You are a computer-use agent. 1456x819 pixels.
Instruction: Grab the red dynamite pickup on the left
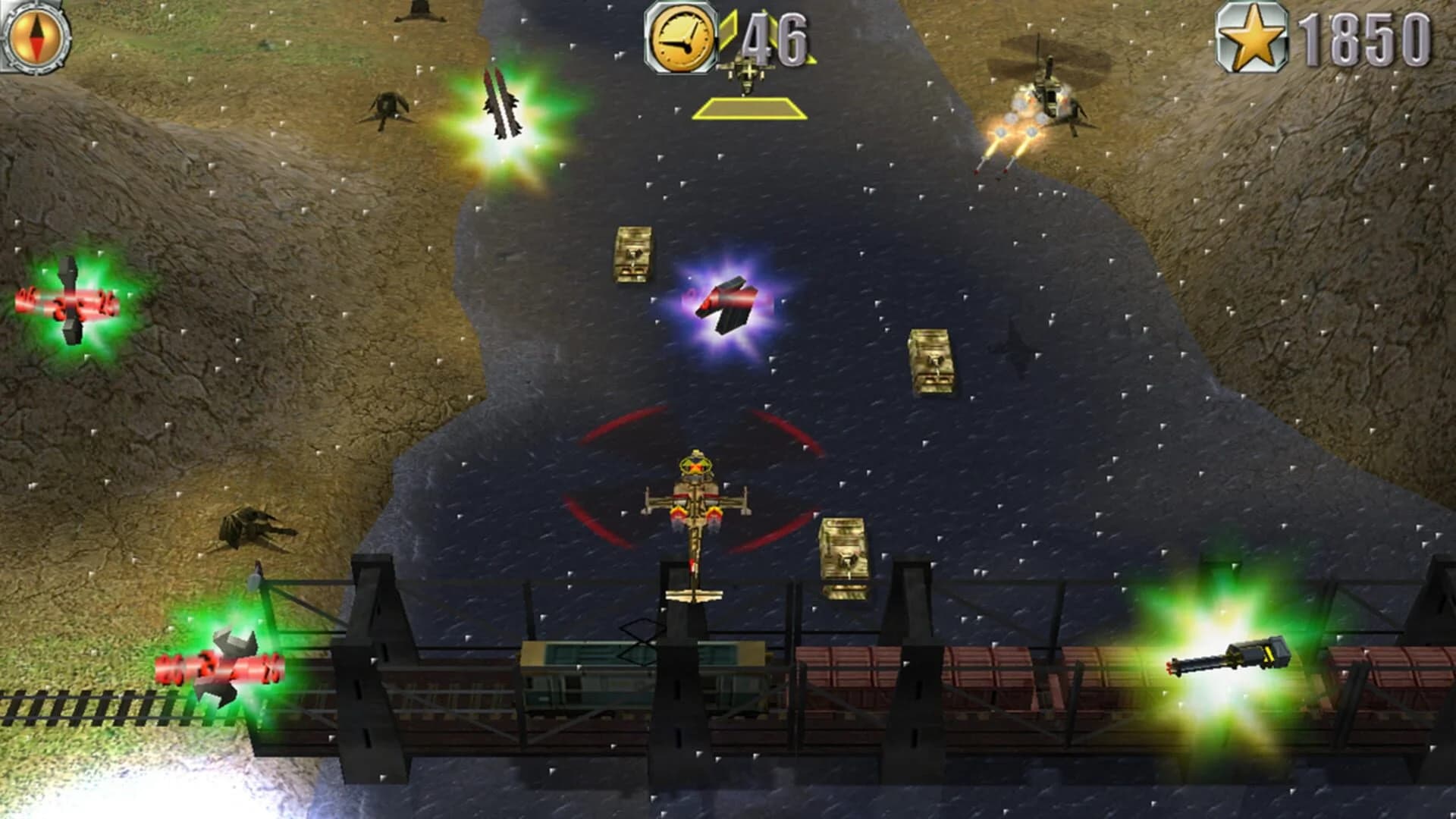[68, 303]
